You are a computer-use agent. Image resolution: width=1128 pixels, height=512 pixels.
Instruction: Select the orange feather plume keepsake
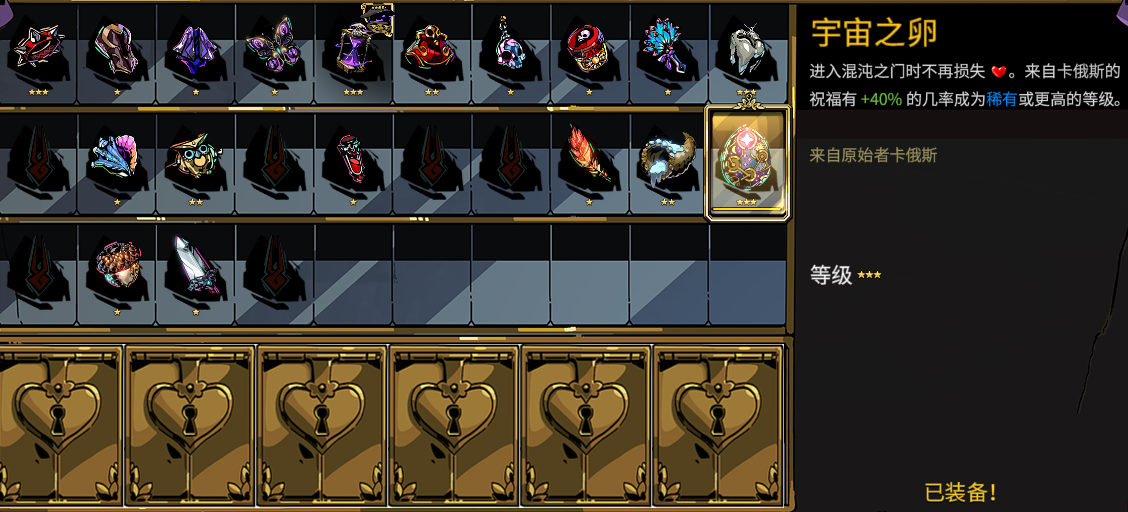tap(589, 158)
